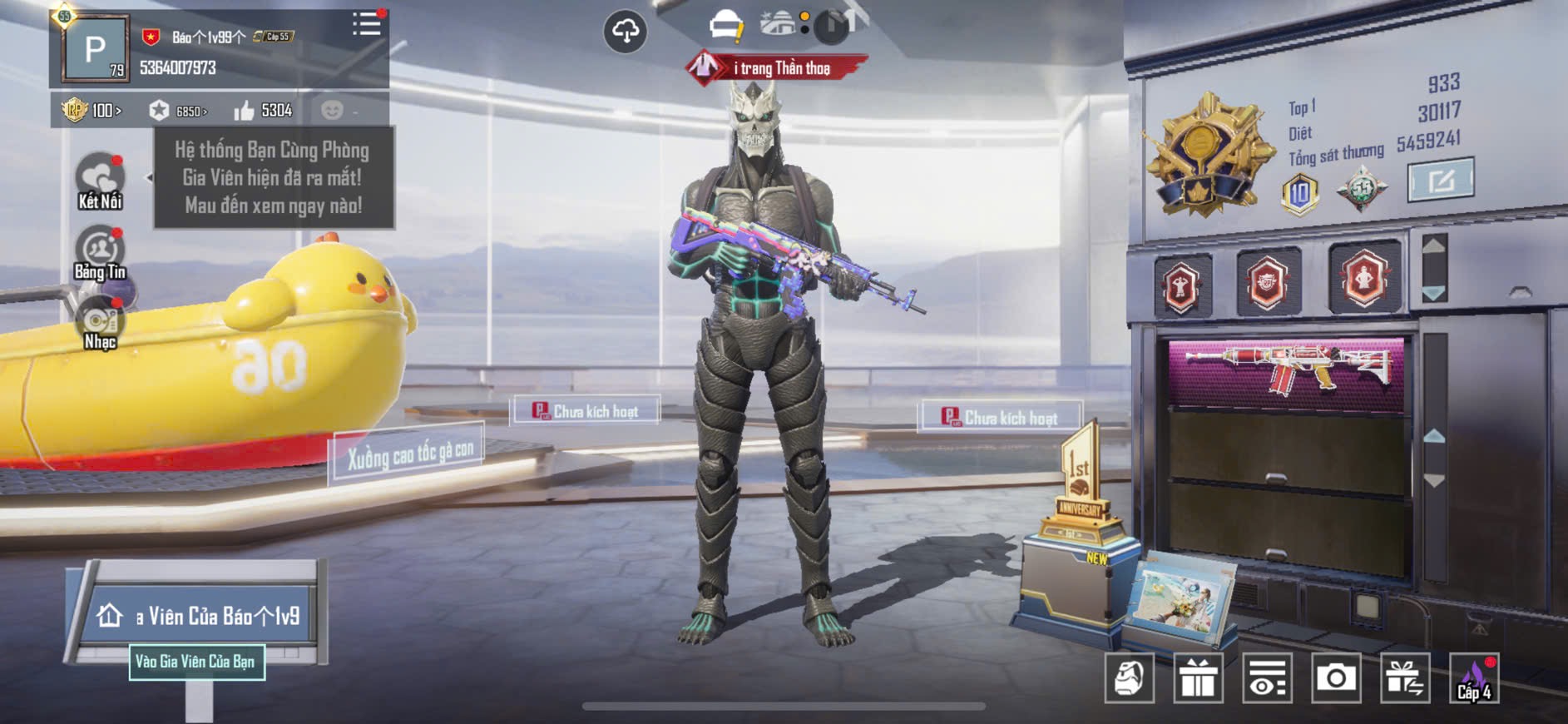Viewport: 1568px width, 724px height.
Task: Tap the red RP achievement badge
Action: (1266, 283)
